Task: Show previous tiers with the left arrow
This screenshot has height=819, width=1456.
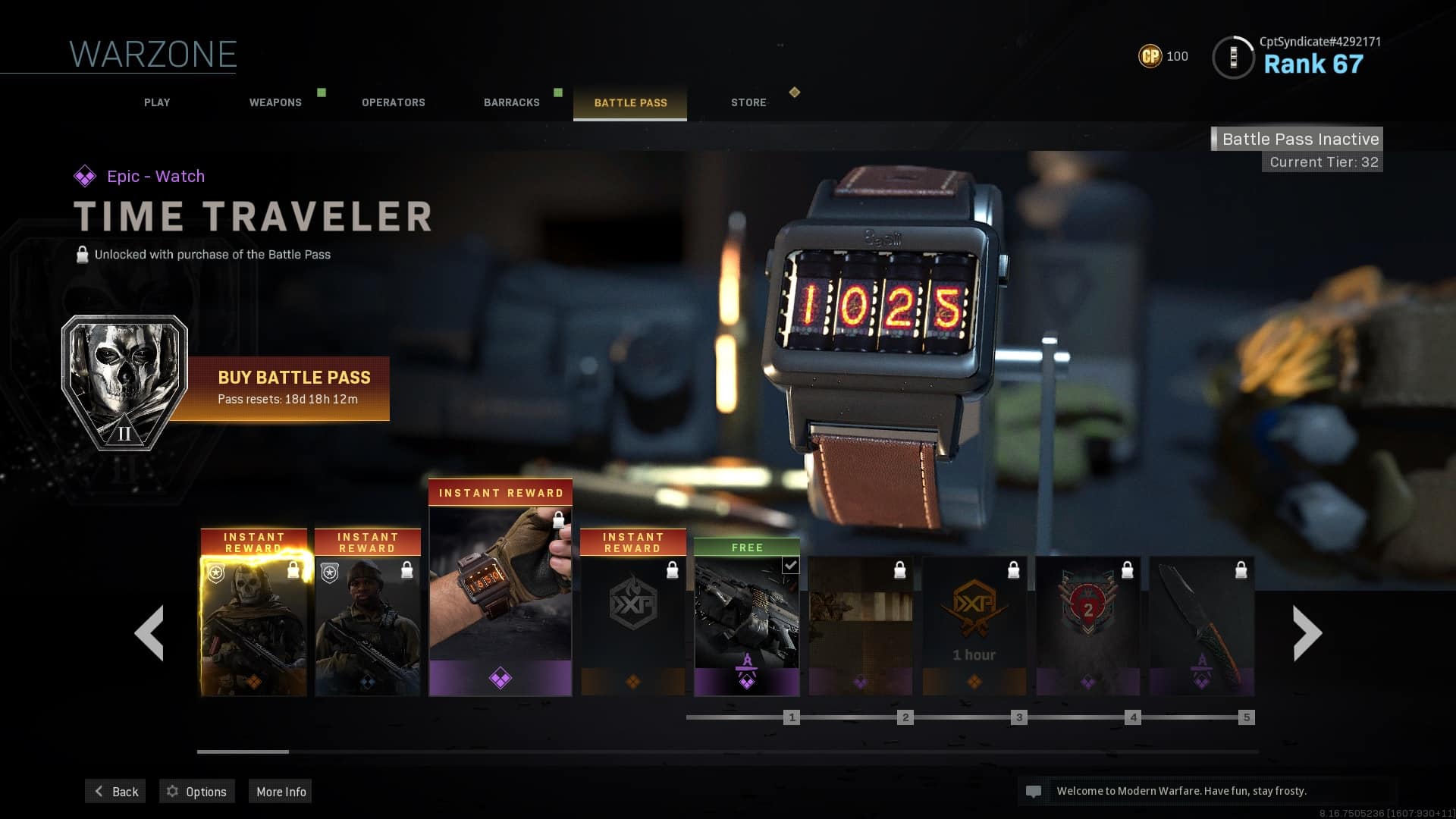Action: (x=149, y=633)
